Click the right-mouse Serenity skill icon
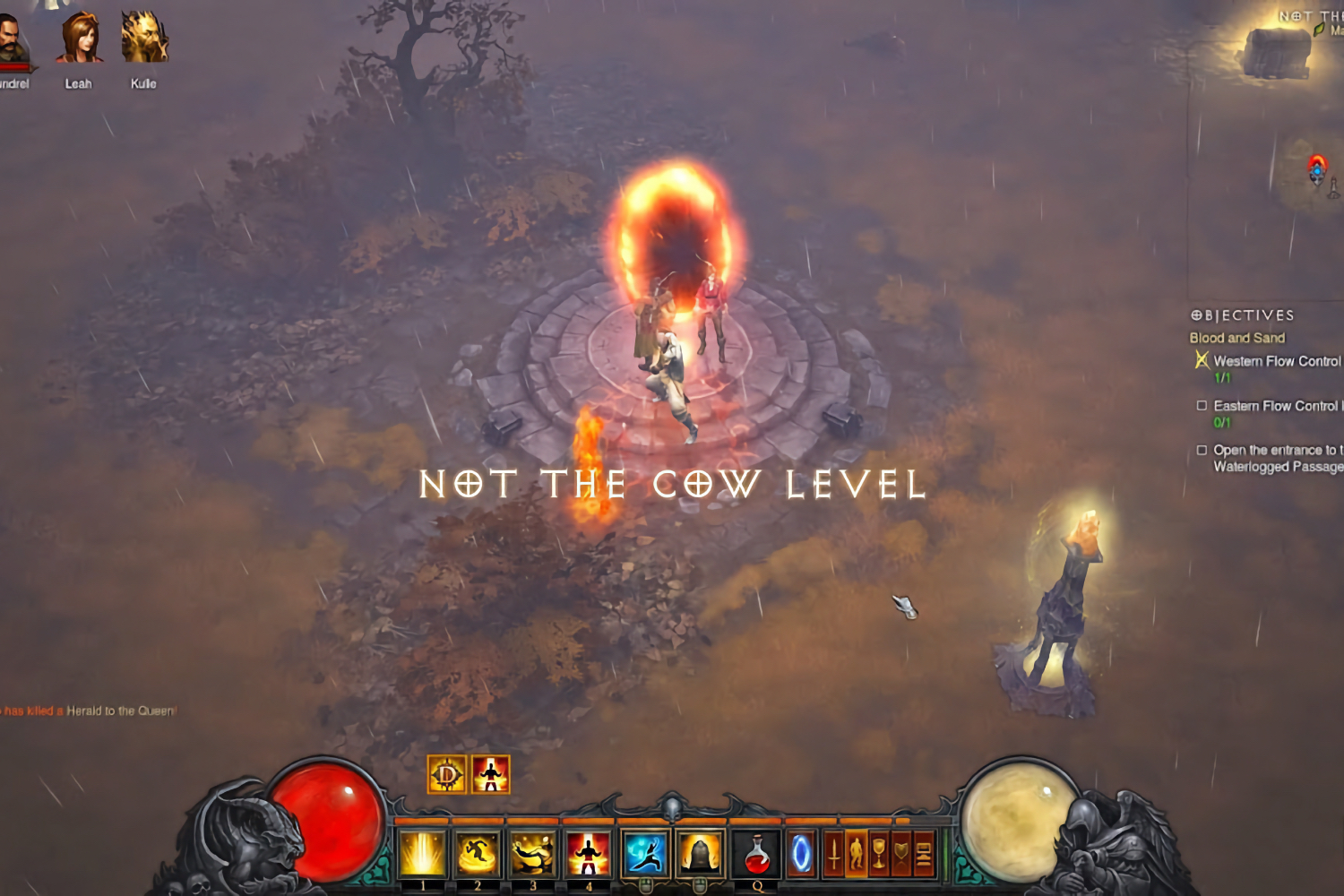 click(699, 853)
